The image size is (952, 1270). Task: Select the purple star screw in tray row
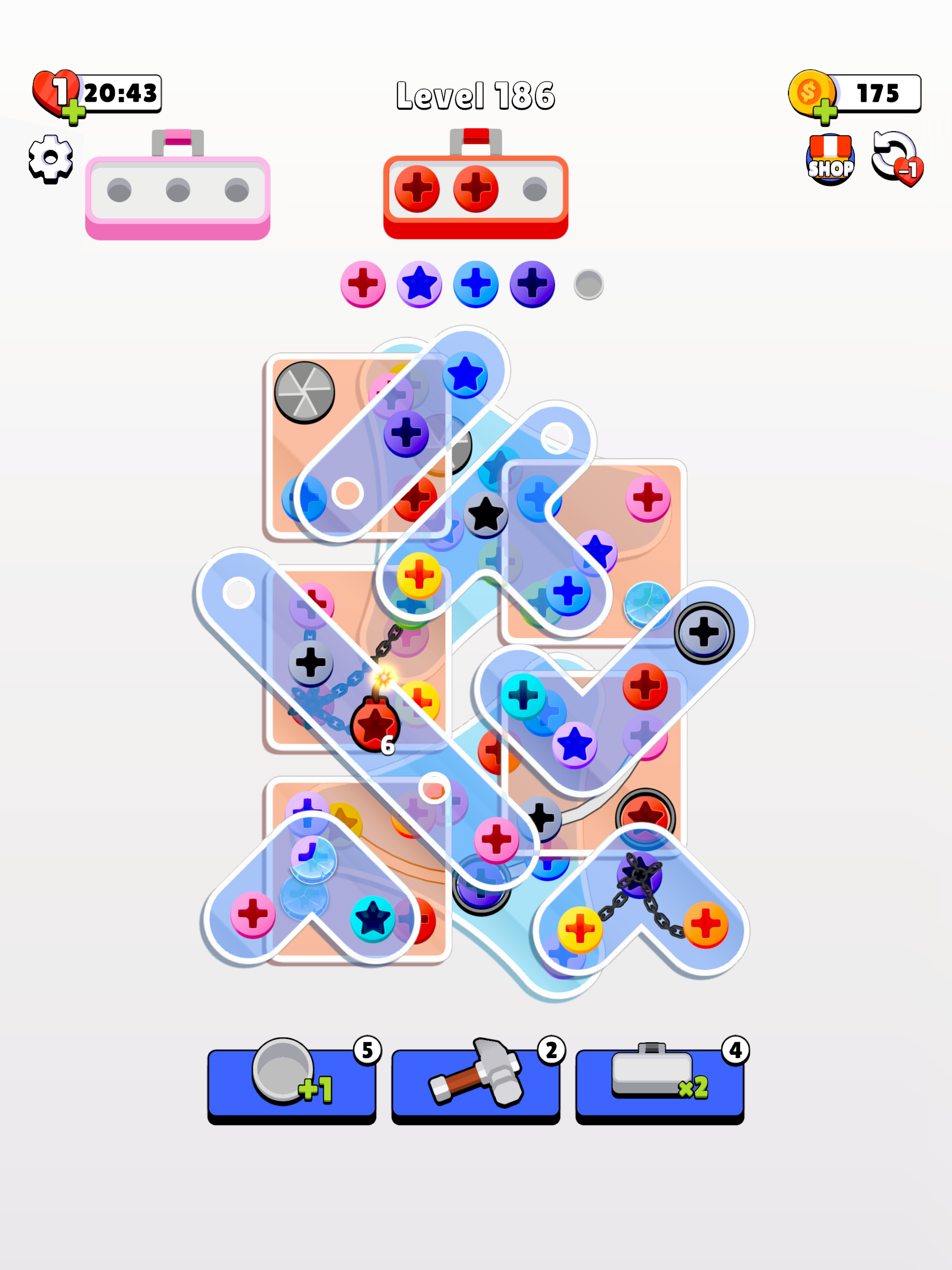coord(419,283)
